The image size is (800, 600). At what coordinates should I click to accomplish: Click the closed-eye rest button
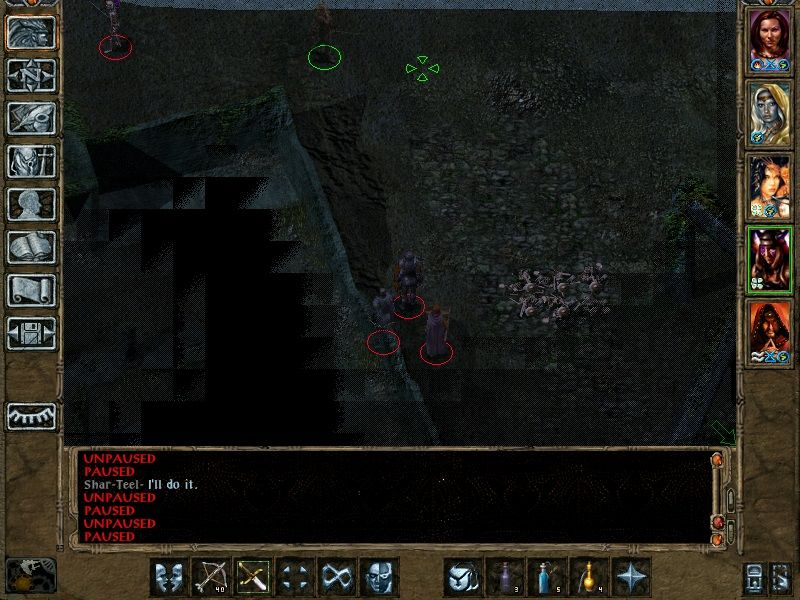31,416
